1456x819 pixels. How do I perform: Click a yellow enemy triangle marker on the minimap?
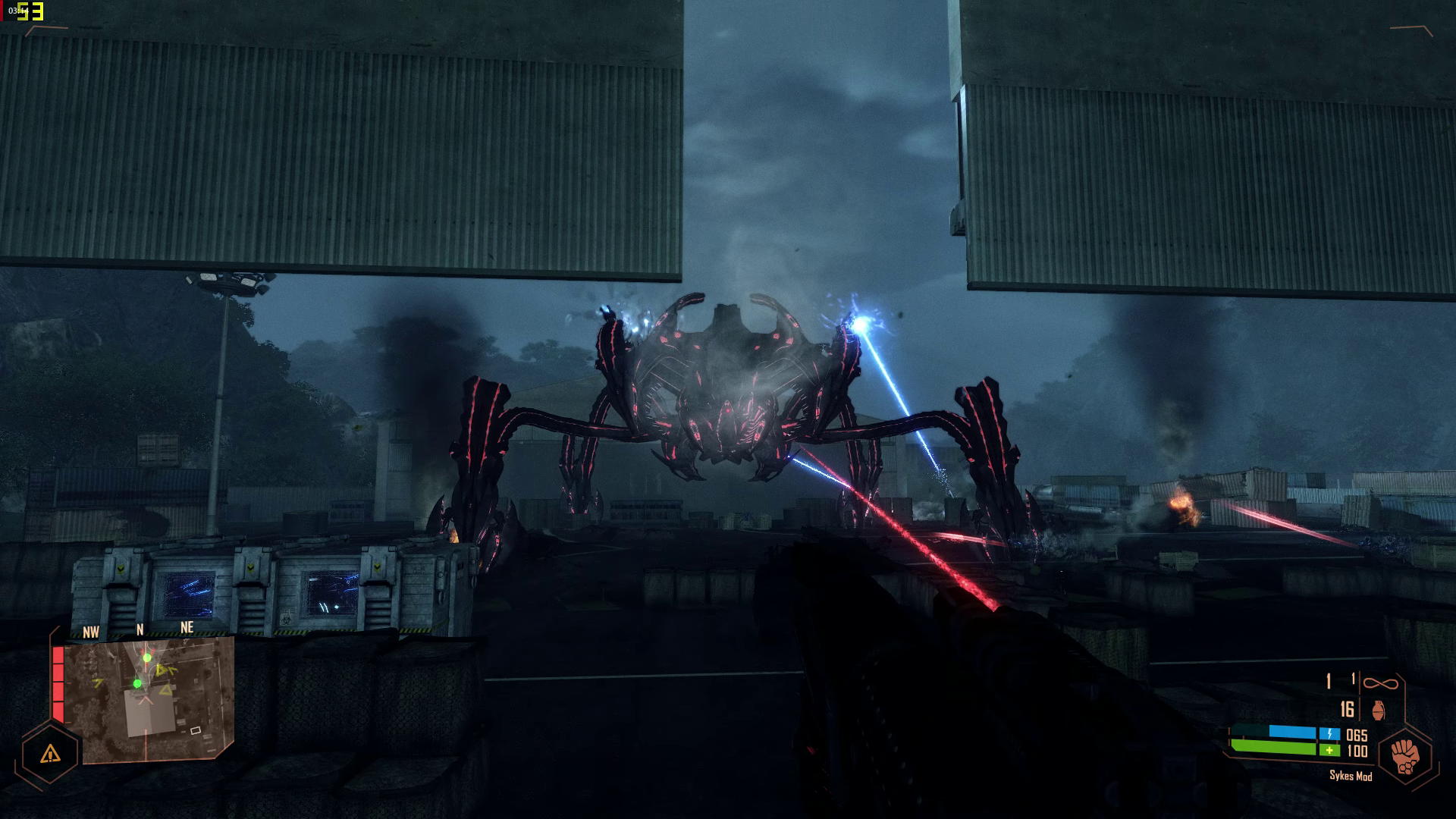click(x=162, y=670)
